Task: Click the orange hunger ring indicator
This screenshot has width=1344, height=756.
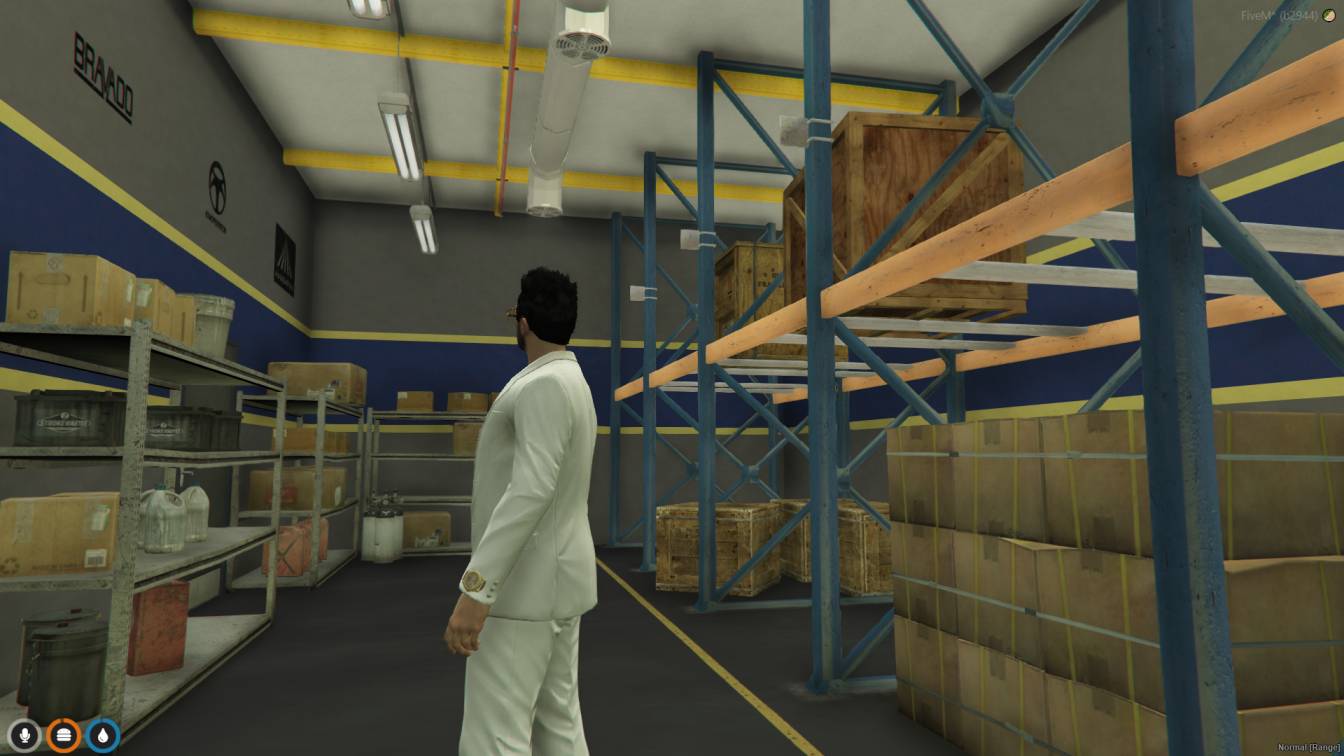Action: click(x=62, y=733)
